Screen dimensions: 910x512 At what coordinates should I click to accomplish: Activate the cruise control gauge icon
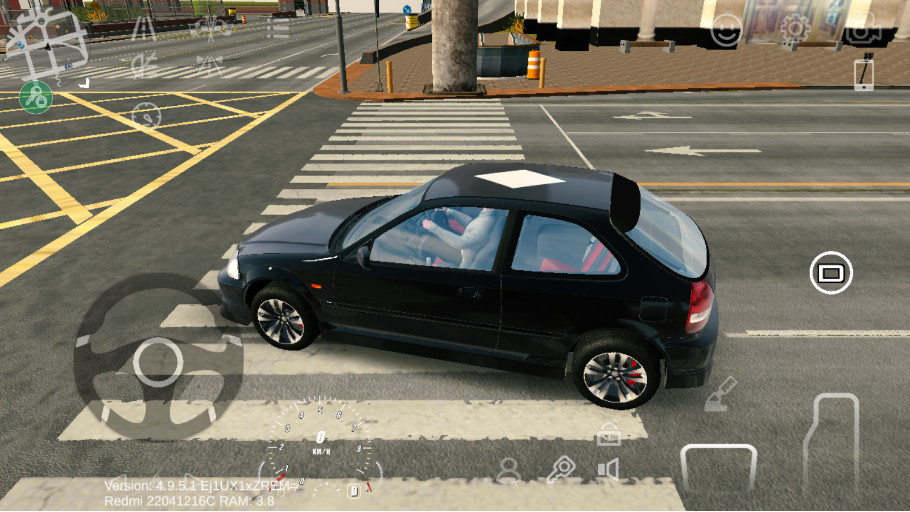coord(146,114)
